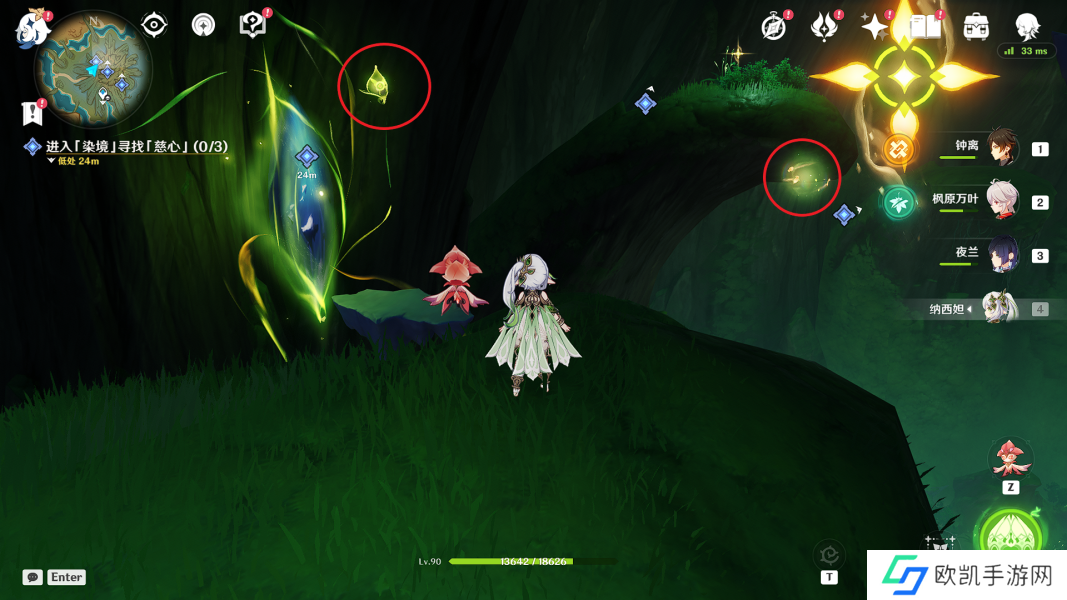Select active character 纳西妲 in party list
This screenshot has height=600, width=1067.
click(1000, 308)
